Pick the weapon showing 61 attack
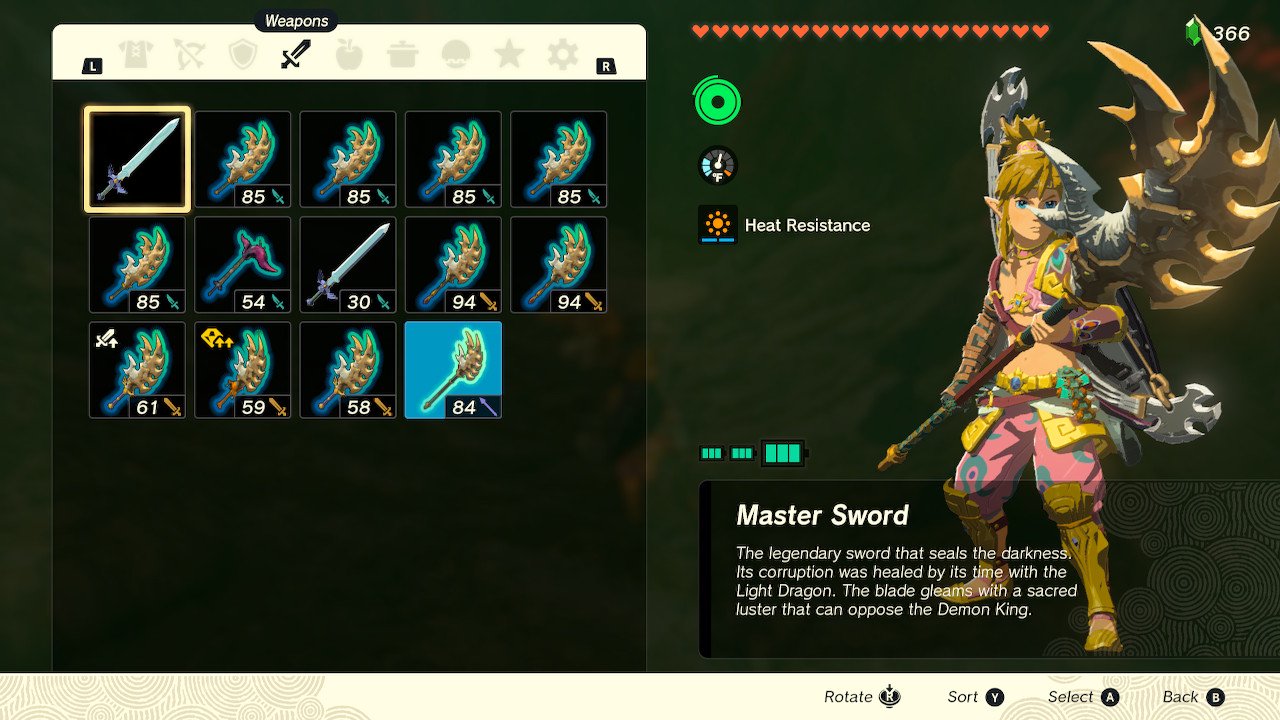This screenshot has width=1280, height=720. (137, 370)
